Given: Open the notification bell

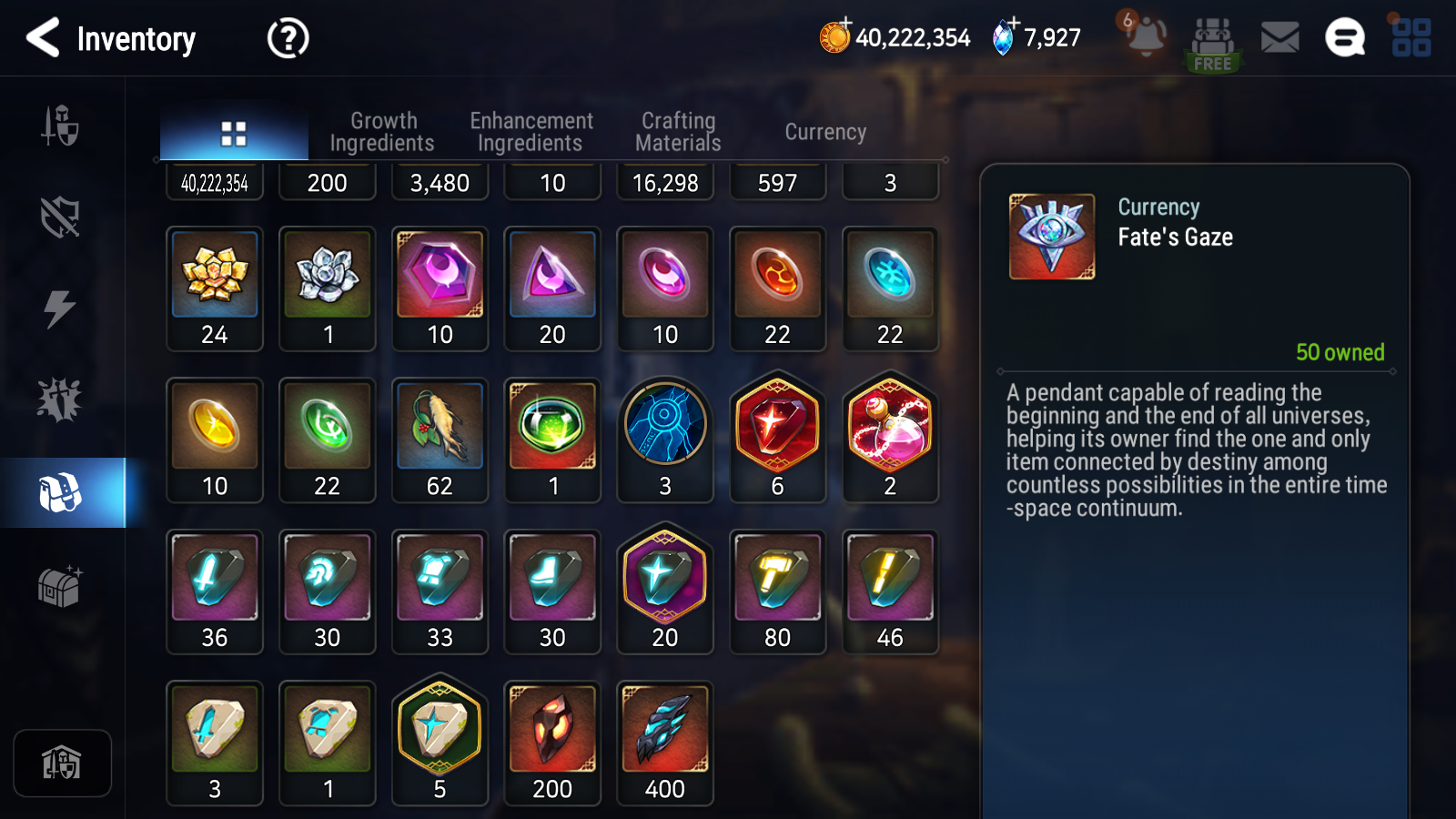Looking at the screenshot, I should (x=1145, y=36).
